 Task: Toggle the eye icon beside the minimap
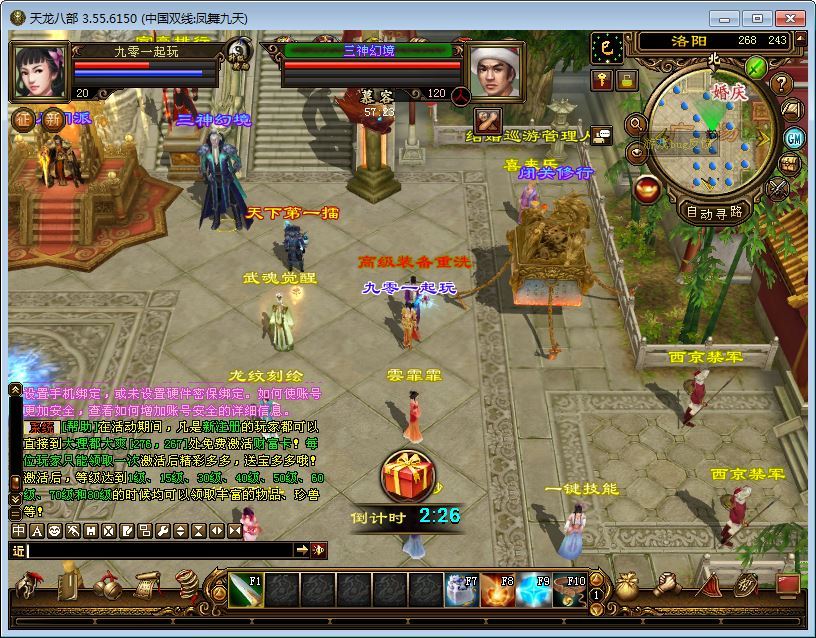[x=636, y=152]
